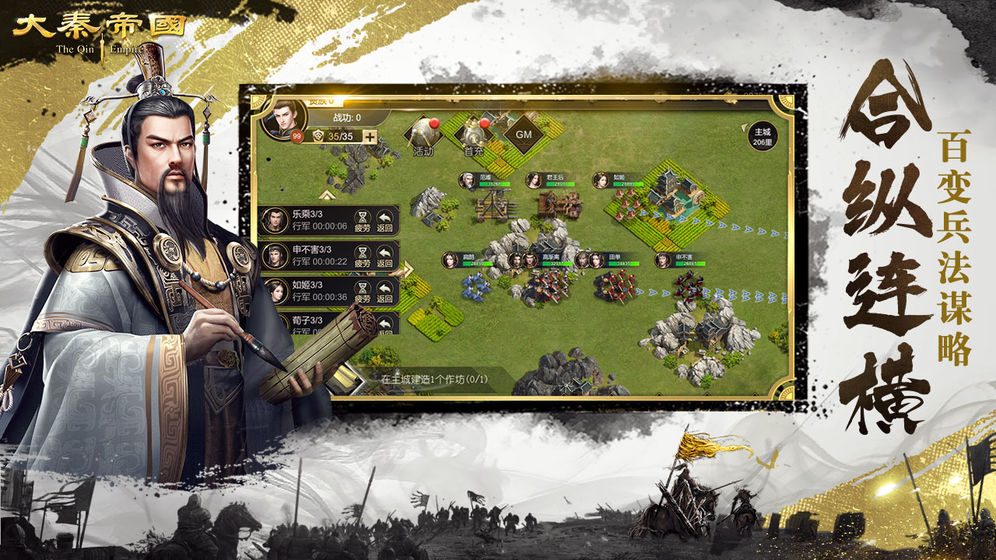Click 返回 for 如姬's army
Viewport: 996px width, 560px height.
[x=384, y=291]
